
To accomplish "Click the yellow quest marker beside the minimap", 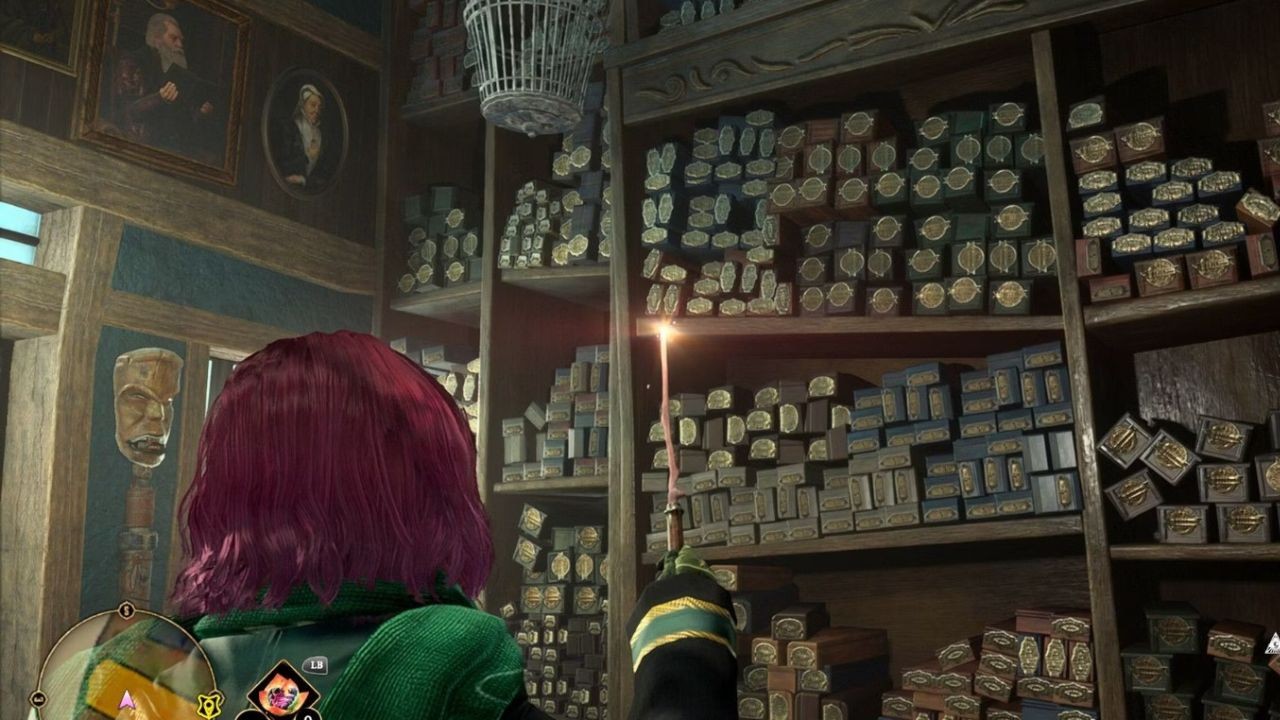I will coord(209,704).
